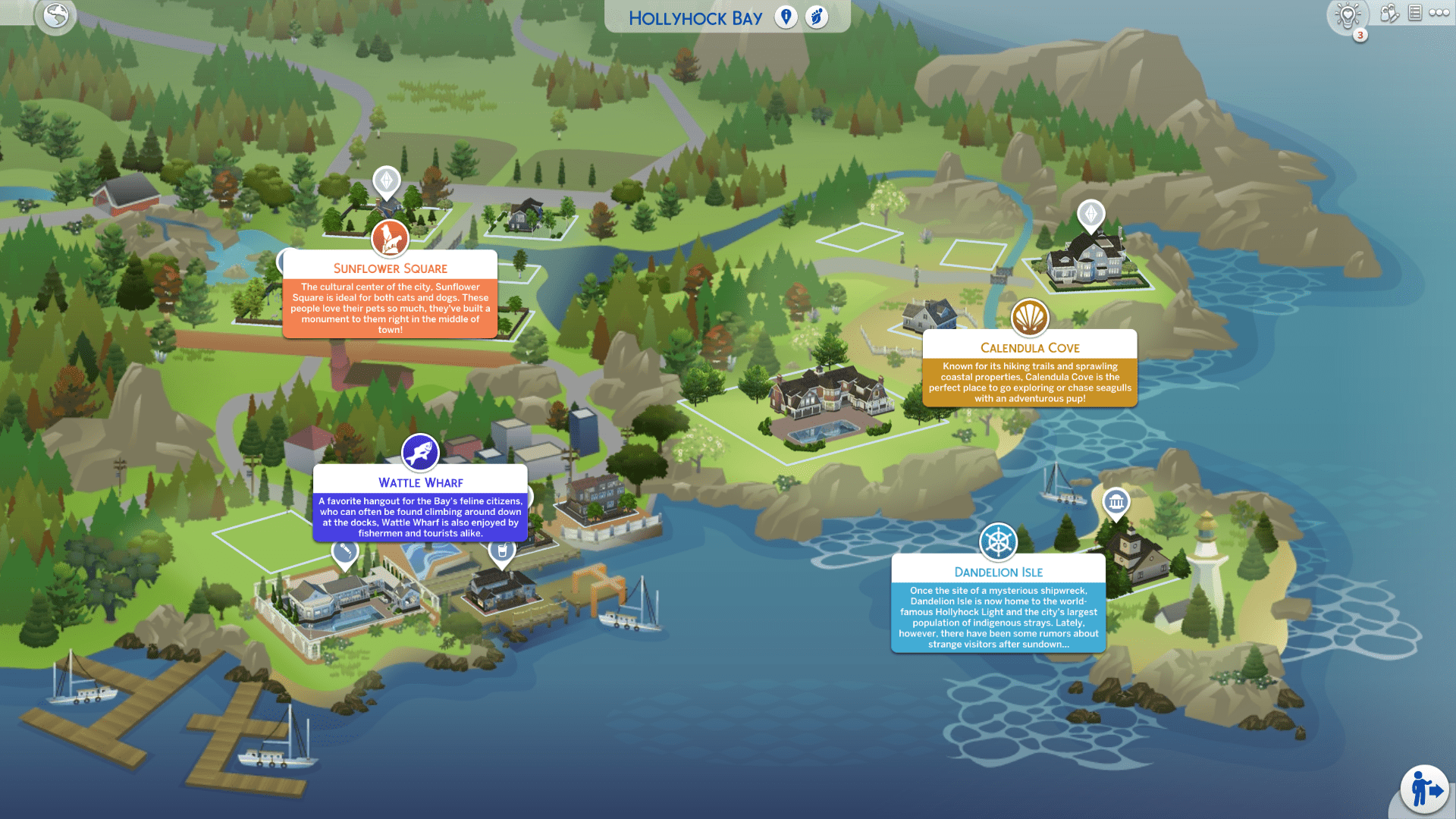Click the museum lot marker

[x=1116, y=502]
